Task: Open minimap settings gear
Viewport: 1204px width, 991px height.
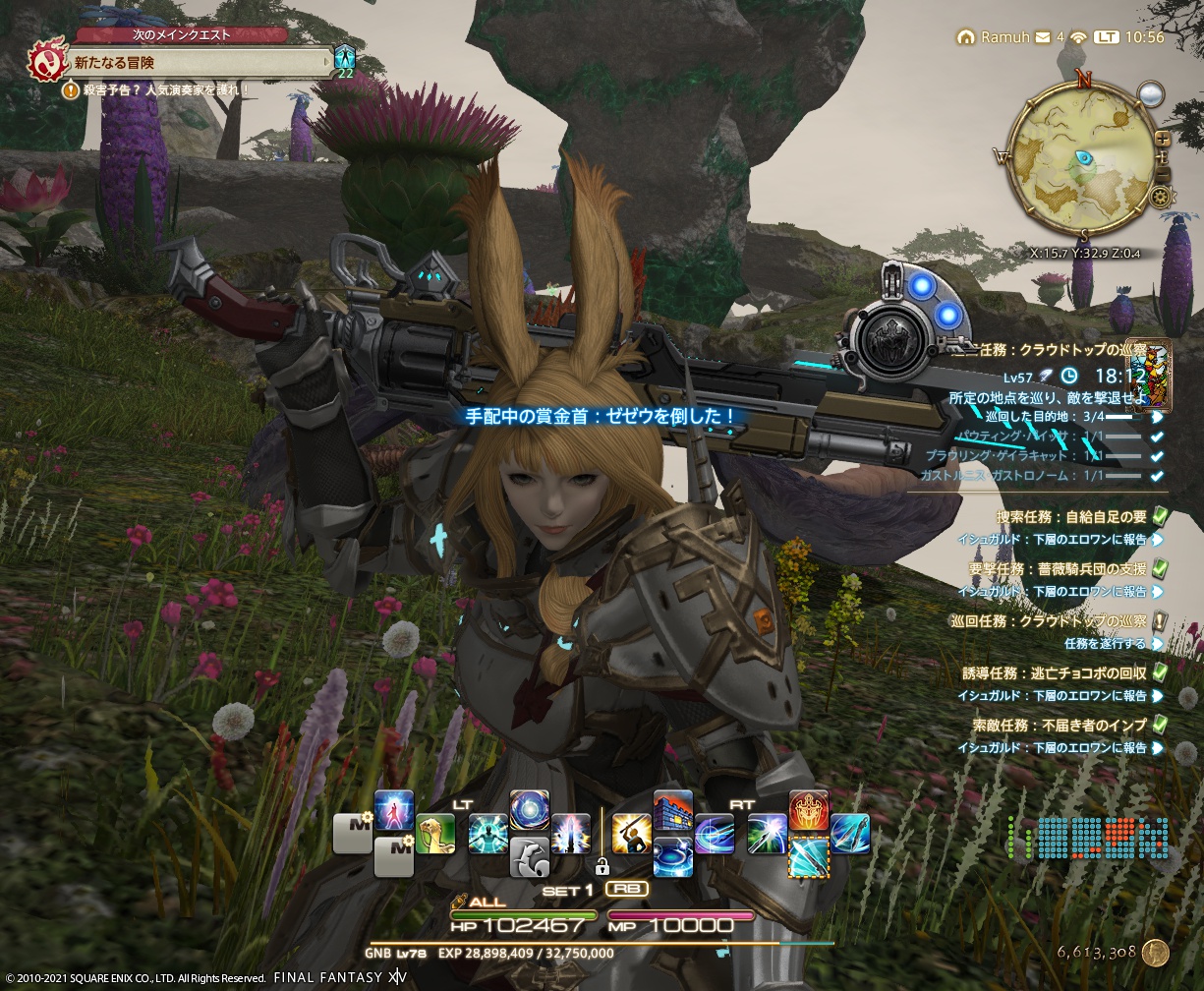Action: 1168,195
